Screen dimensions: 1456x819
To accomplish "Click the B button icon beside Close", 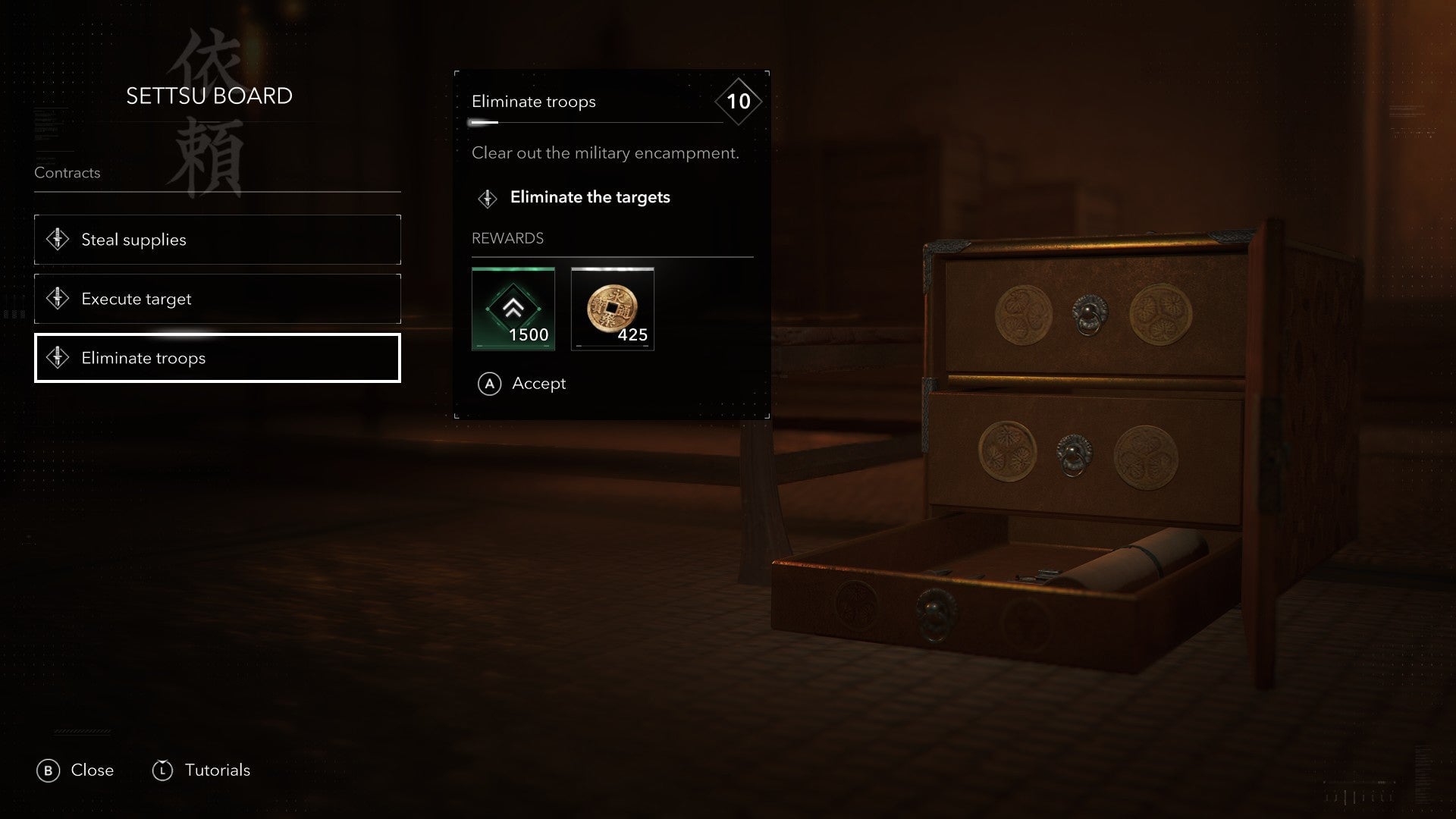I will tap(49, 770).
